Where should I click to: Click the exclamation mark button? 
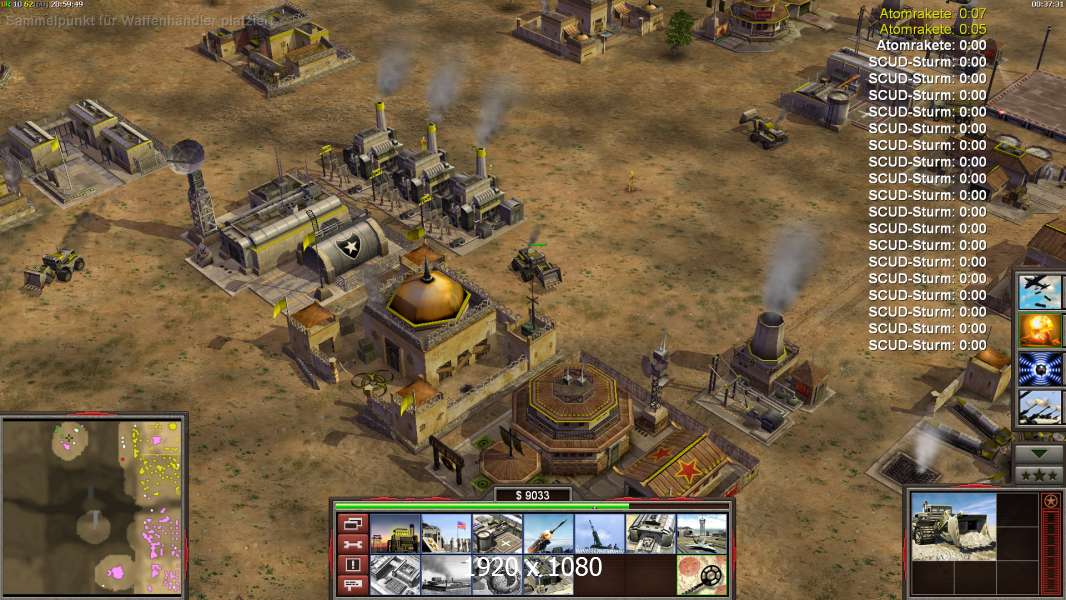[352, 565]
